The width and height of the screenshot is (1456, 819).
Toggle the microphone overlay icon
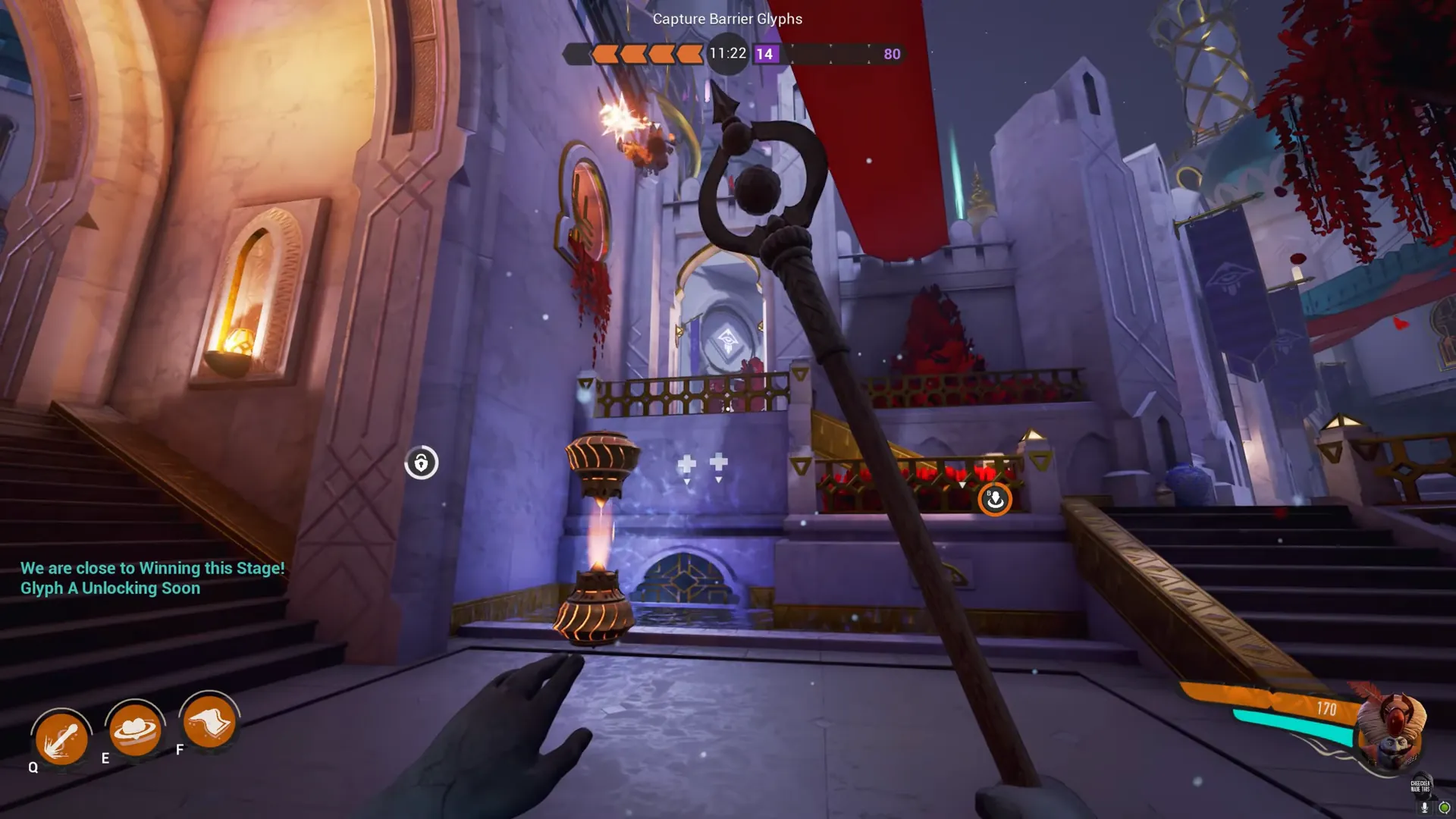[1425, 808]
